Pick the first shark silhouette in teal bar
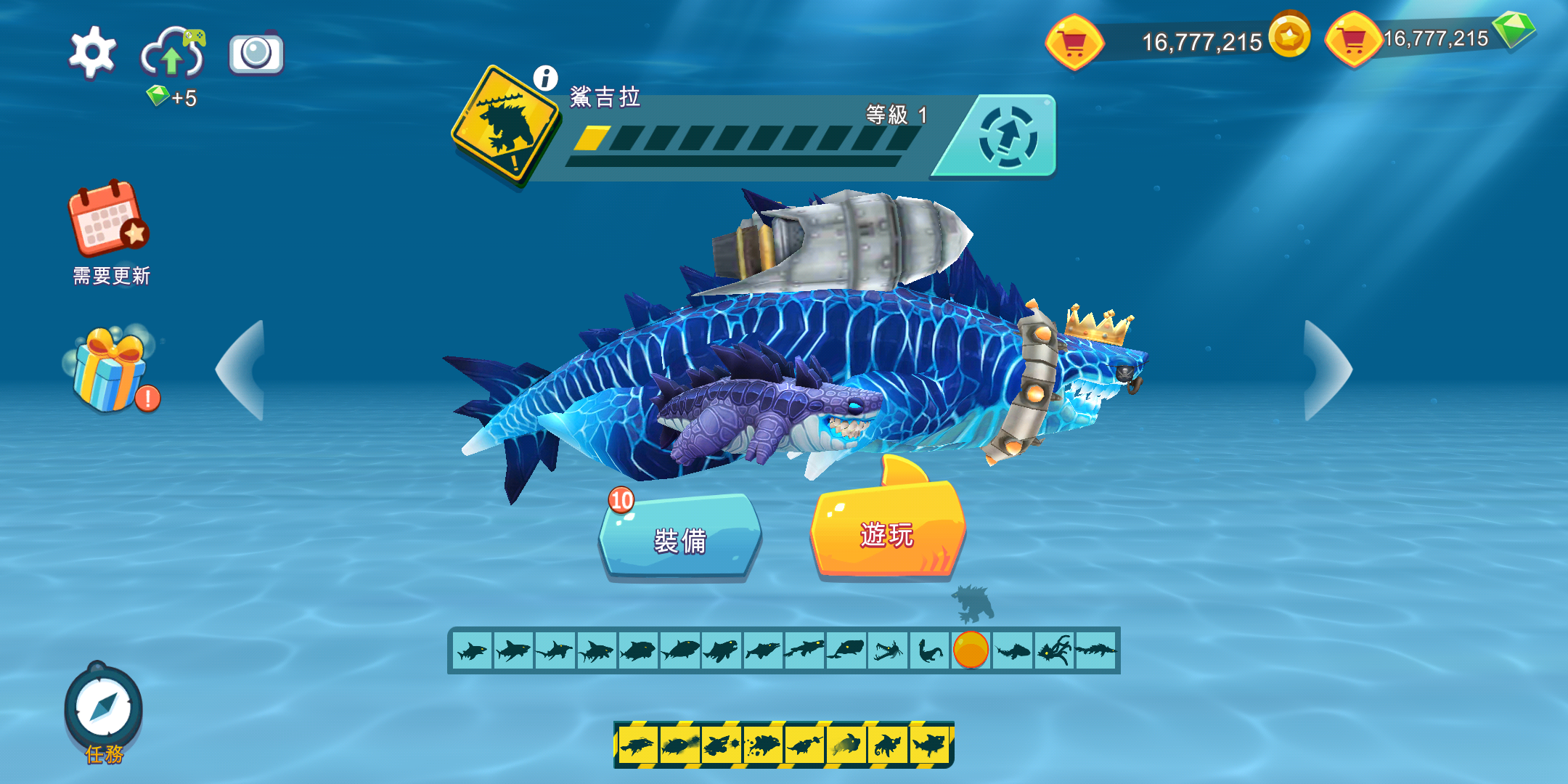The height and width of the screenshot is (784, 1568). 473,650
